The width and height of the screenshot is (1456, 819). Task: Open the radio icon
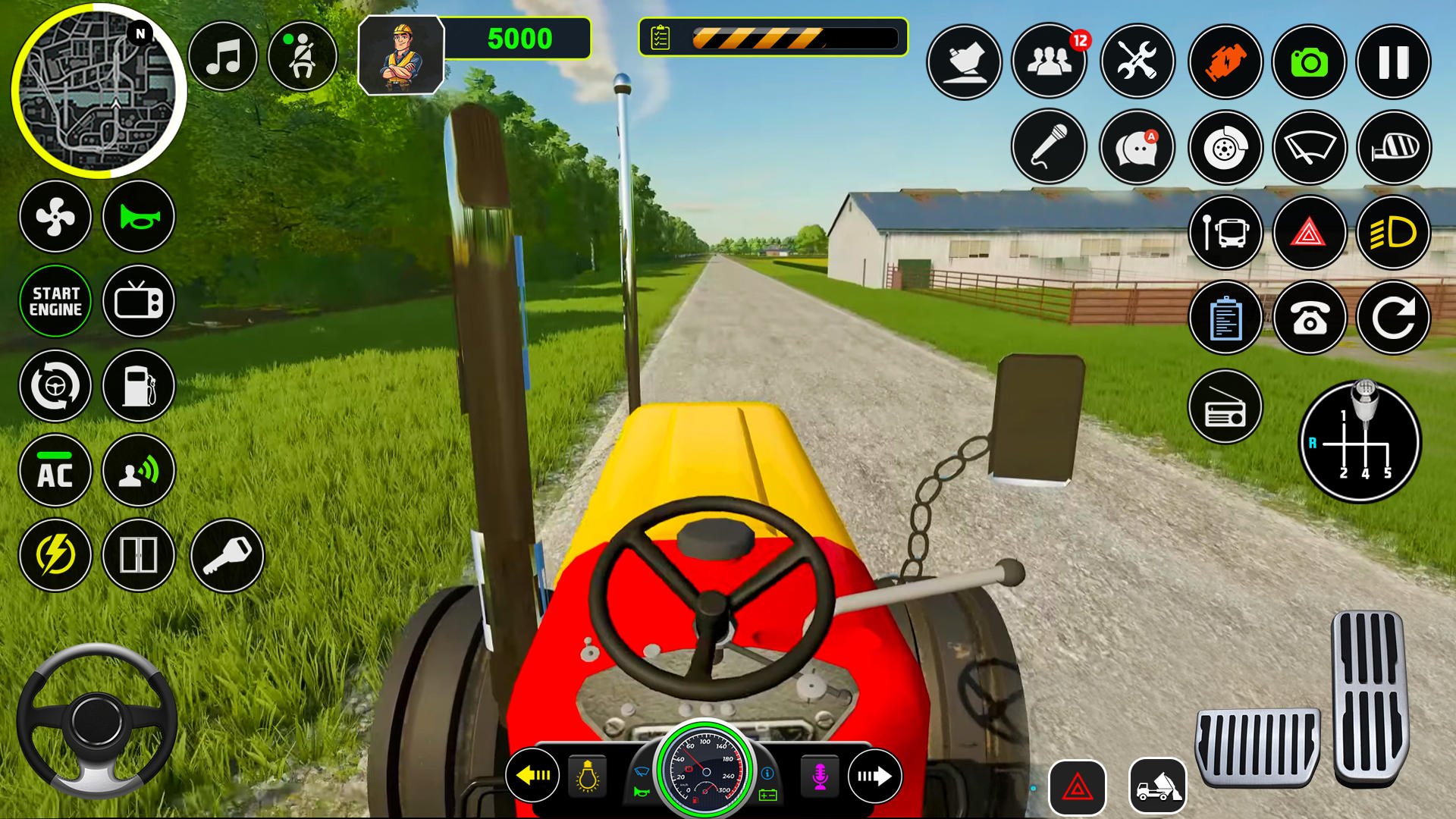pos(1224,407)
